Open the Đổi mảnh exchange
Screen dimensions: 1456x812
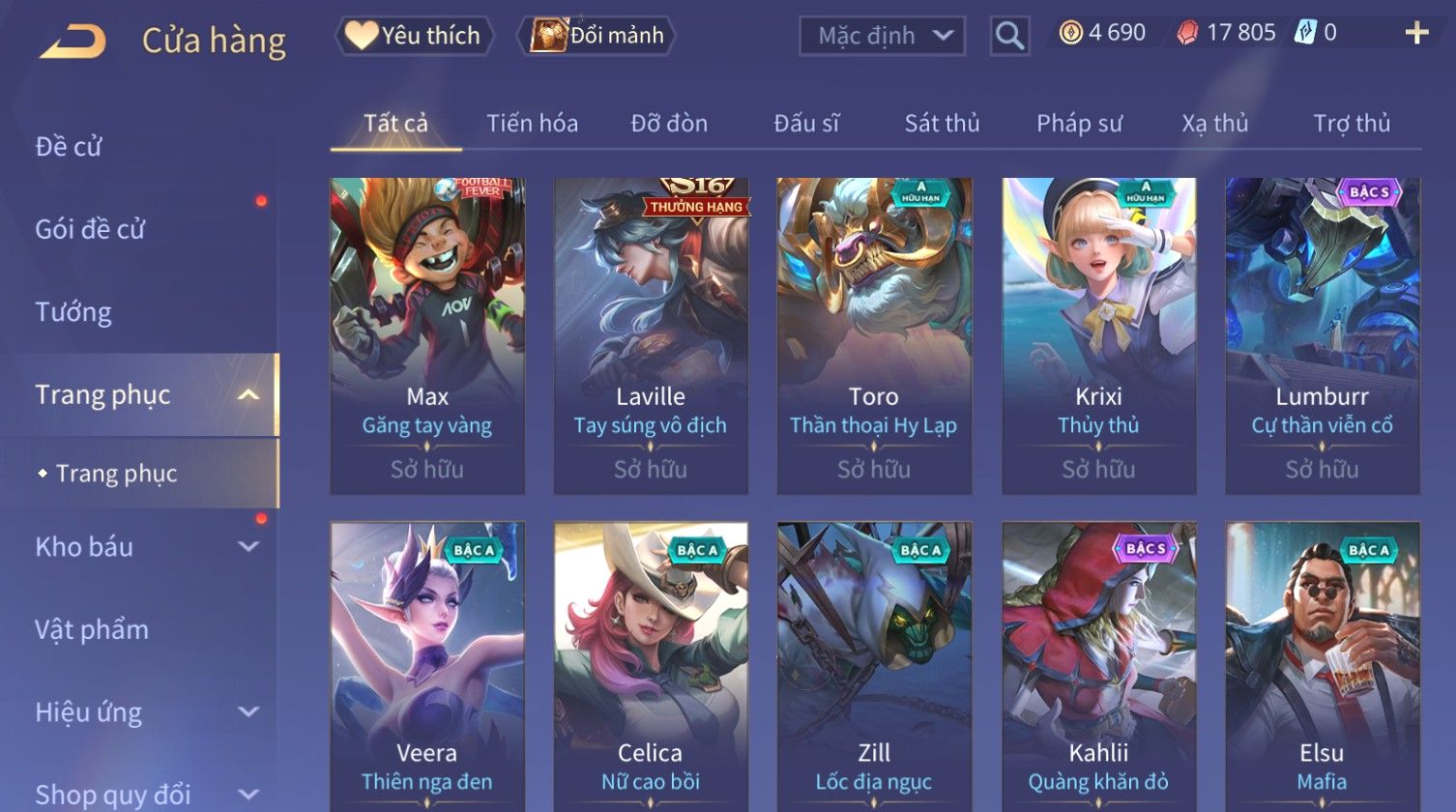[598, 36]
